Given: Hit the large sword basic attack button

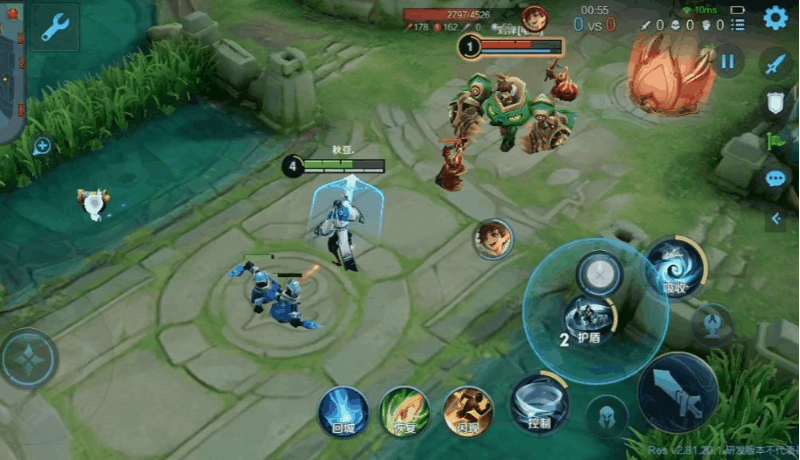Looking at the screenshot, I should (677, 392).
